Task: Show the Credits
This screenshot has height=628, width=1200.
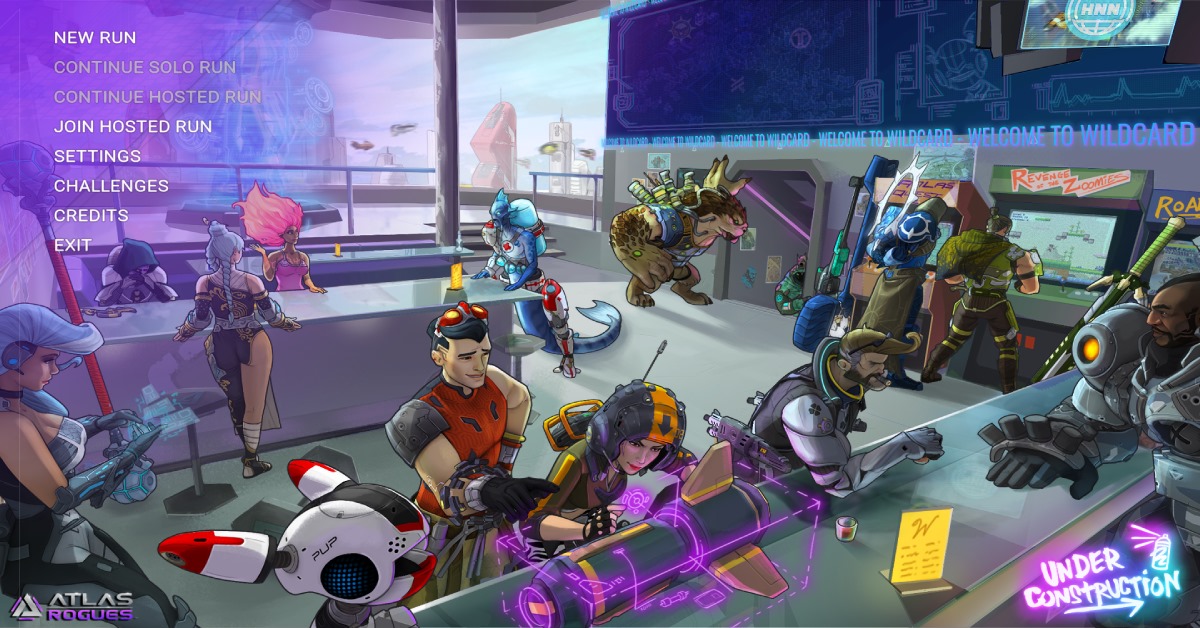Action: [91, 215]
